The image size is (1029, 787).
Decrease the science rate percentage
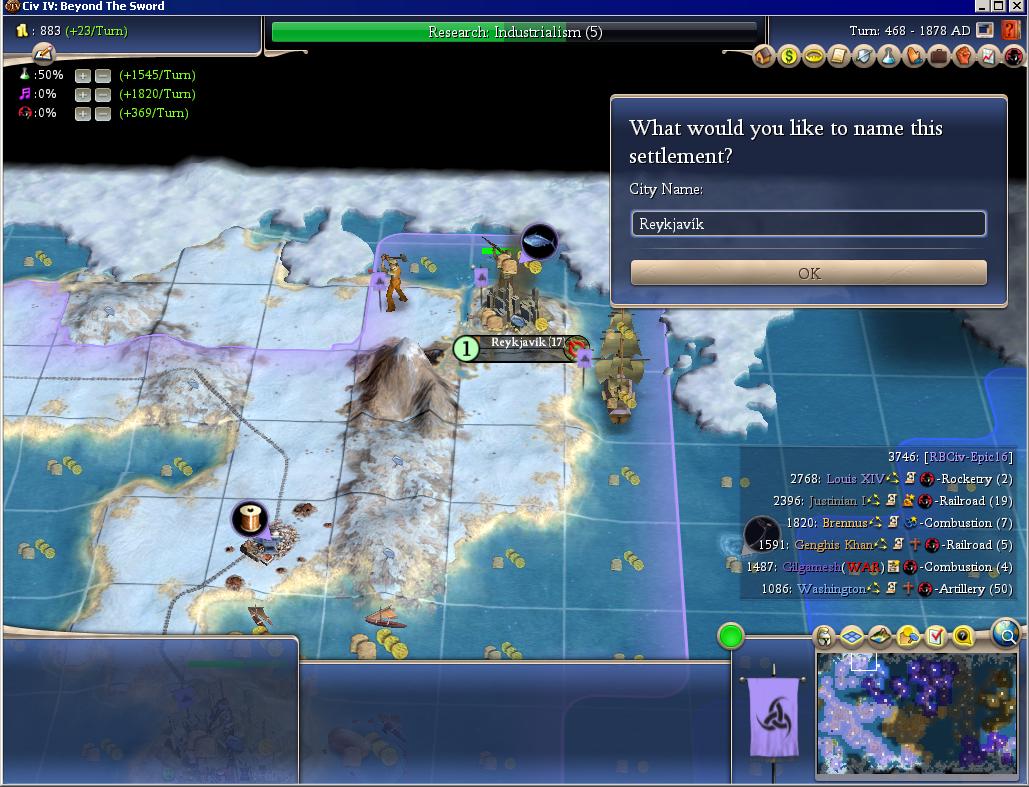click(x=103, y=75)
